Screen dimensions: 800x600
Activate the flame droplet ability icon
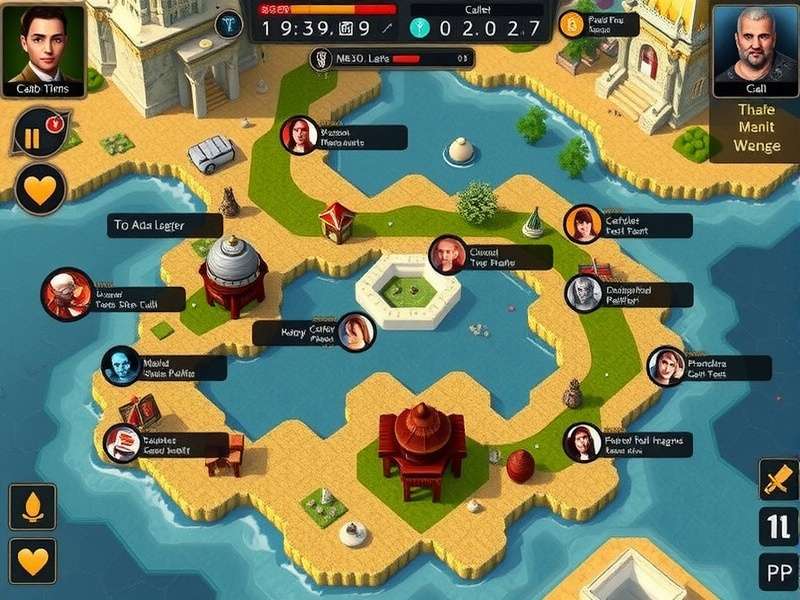32,506
